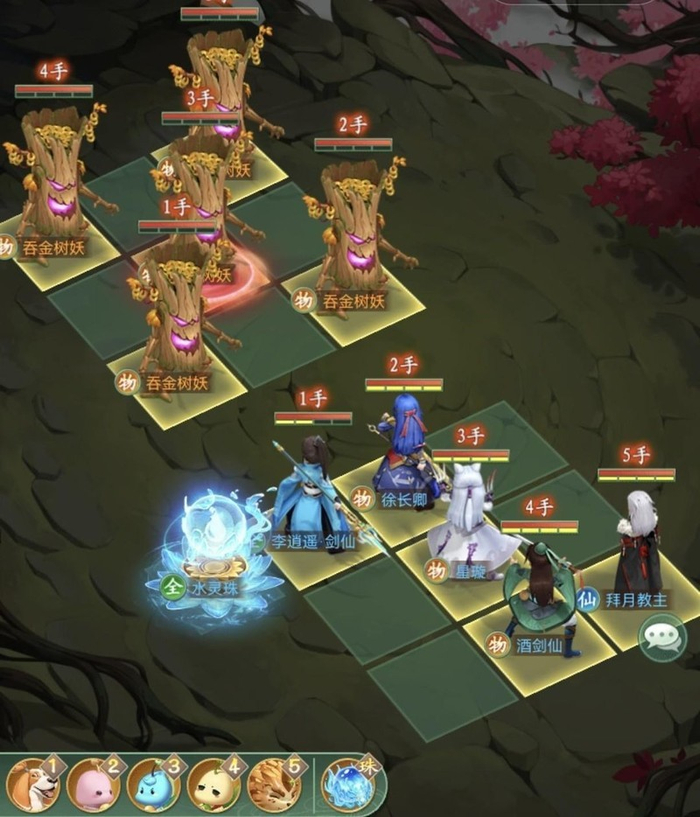Viewport: 700px width, 817px height.
Task: Activate the blue spirit orb icon
Action: click(349, 785)
